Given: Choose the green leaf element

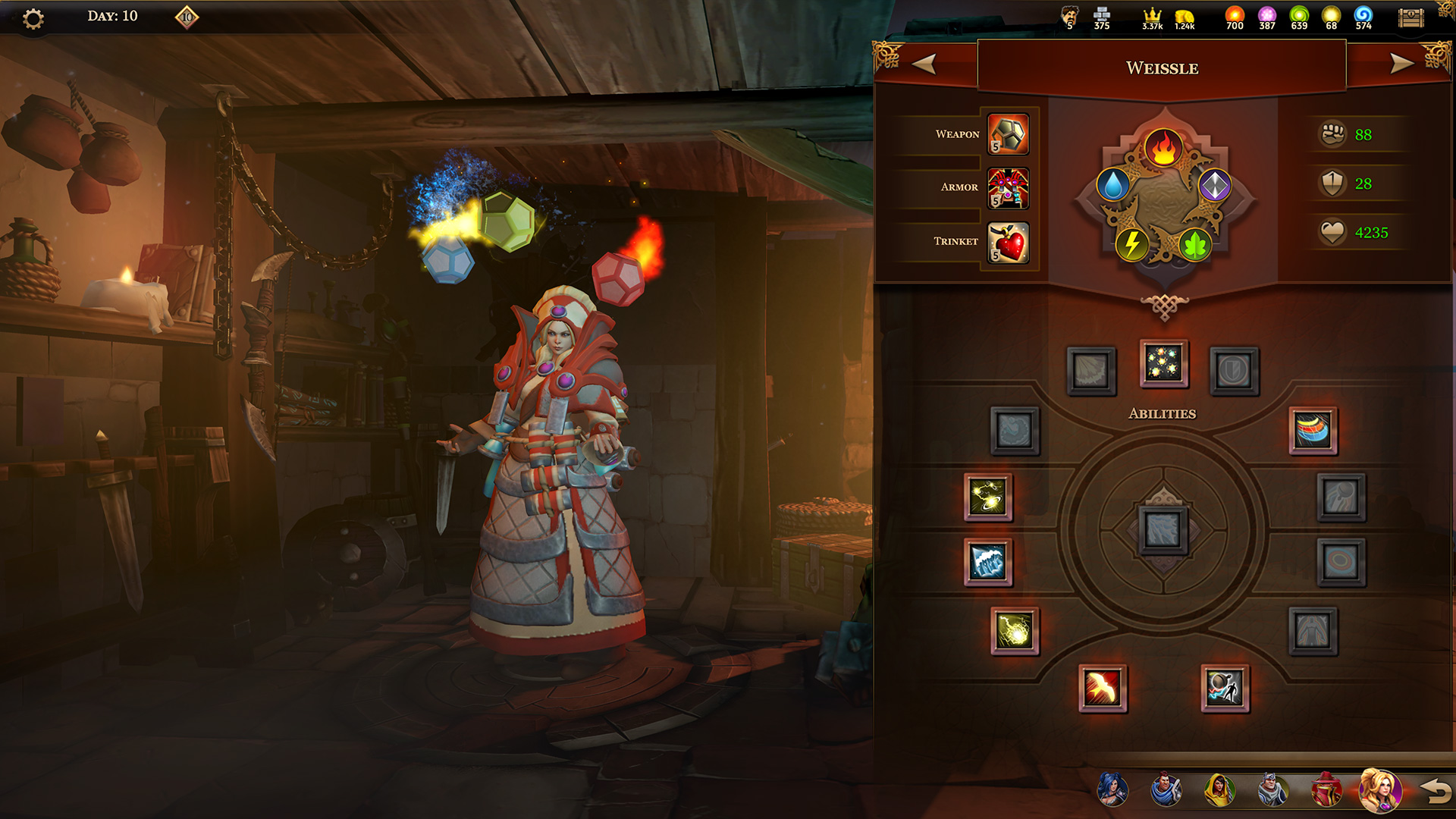Looking at the screenshot, I should pyautogui.click(x=1194, y=244).
